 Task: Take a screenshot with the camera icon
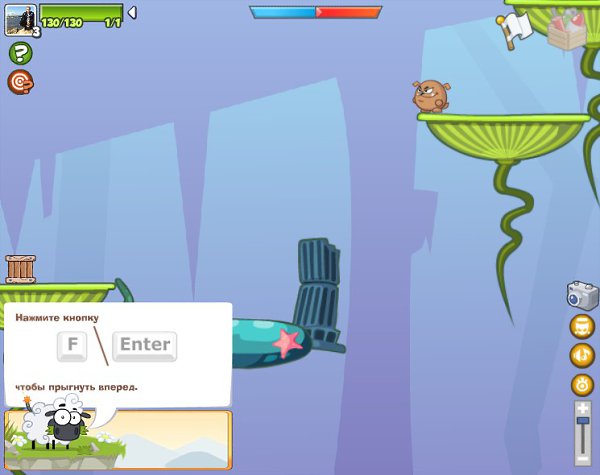582,295
